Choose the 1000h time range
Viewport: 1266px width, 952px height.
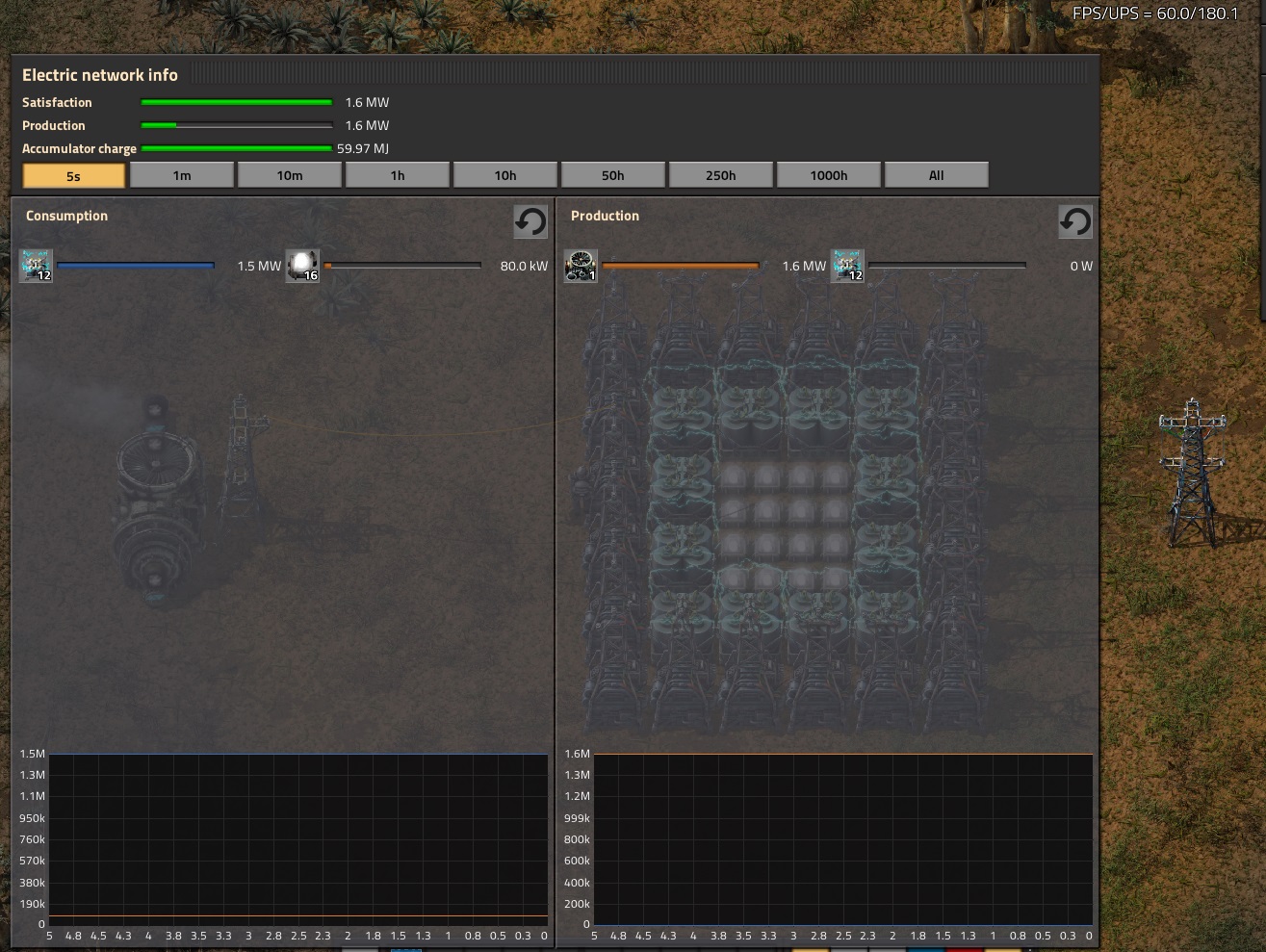[x=829, y=175]
